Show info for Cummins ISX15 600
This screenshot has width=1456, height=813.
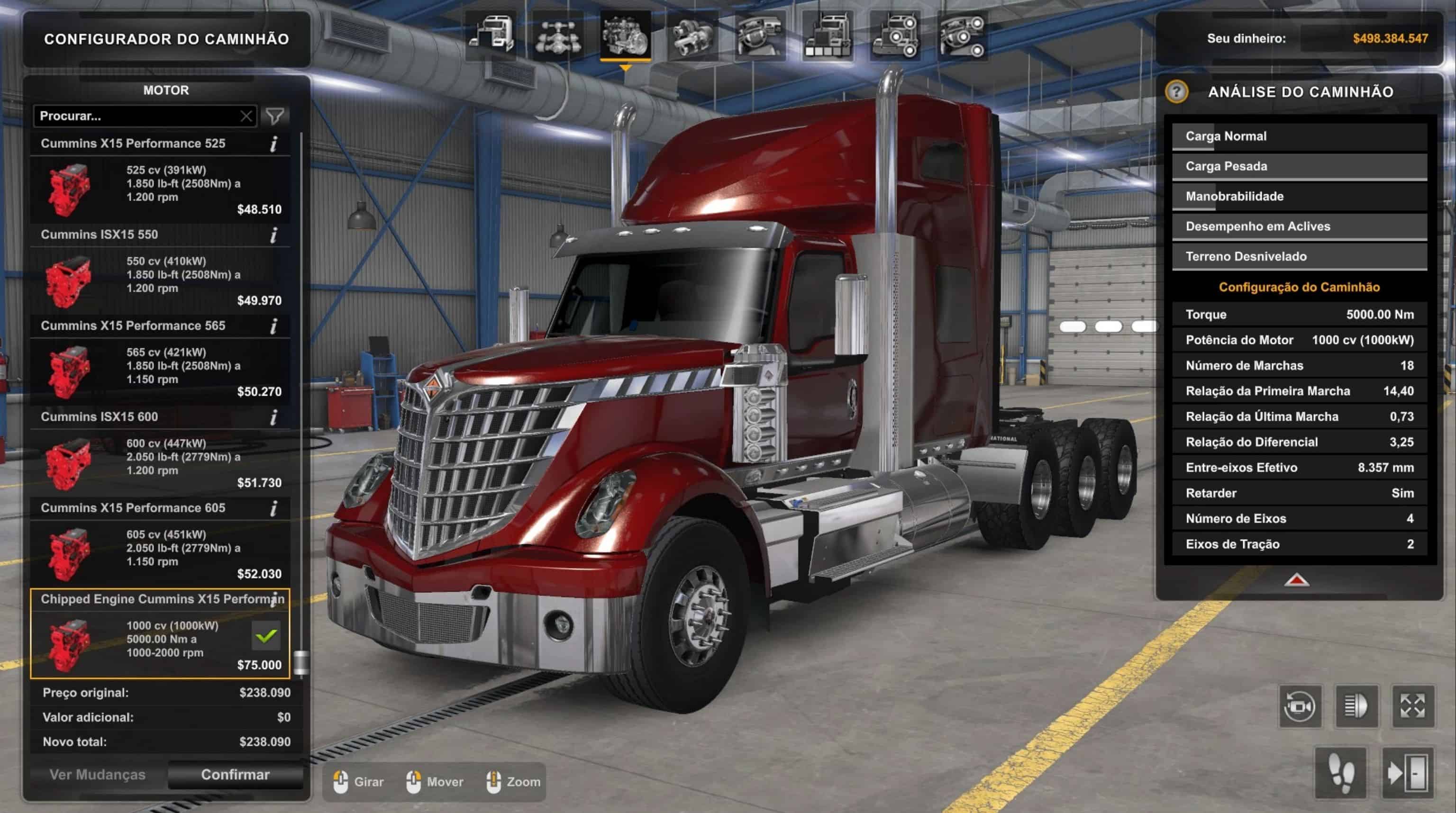tap(273, 417)
